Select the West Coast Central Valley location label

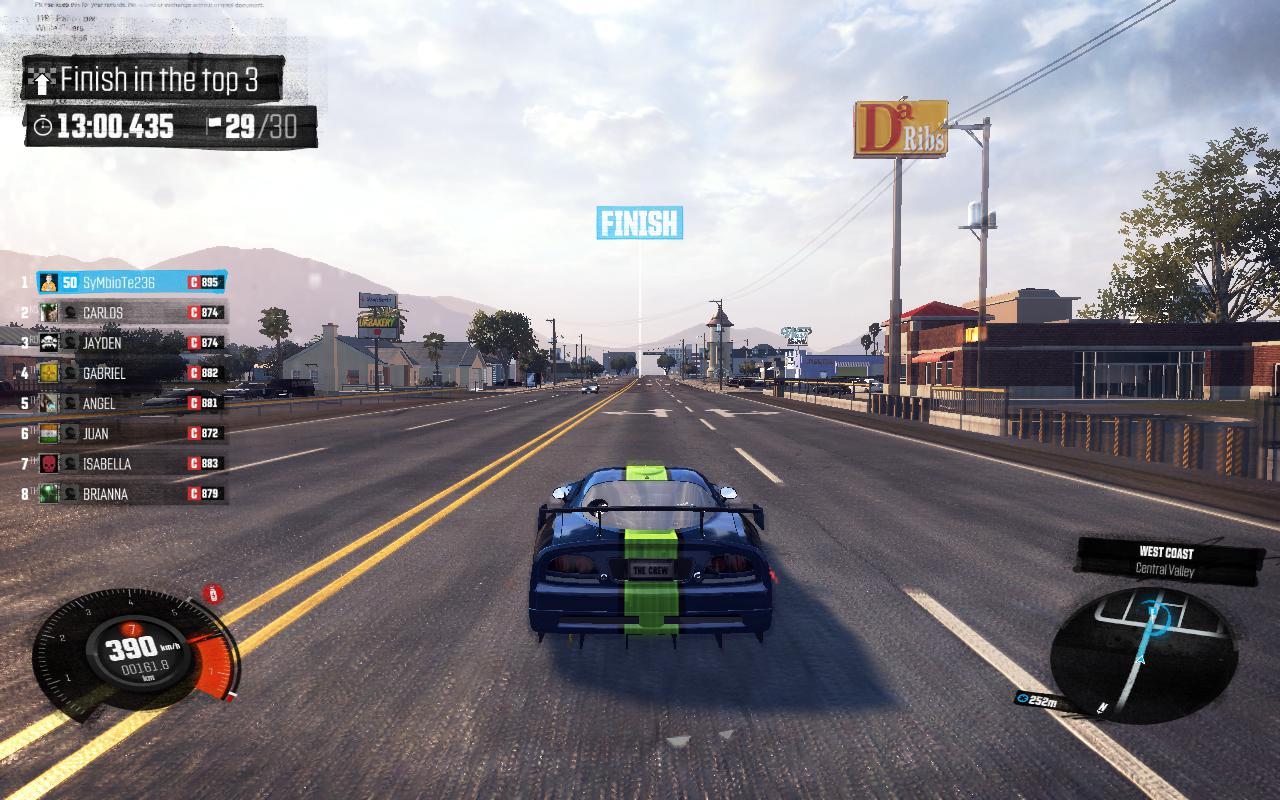pos(1165,561)
